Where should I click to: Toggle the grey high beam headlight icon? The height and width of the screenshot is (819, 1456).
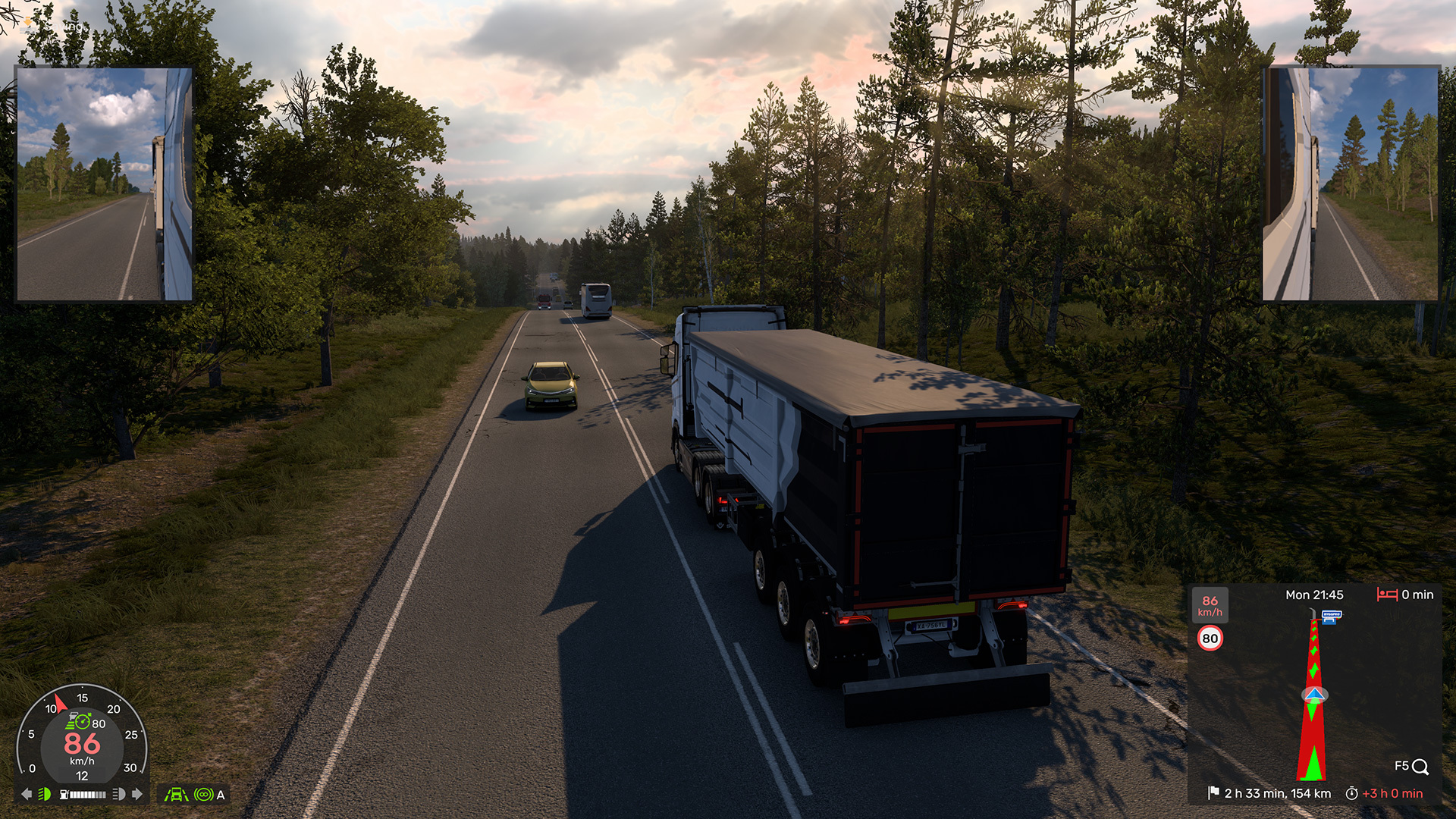click(118, 794)
